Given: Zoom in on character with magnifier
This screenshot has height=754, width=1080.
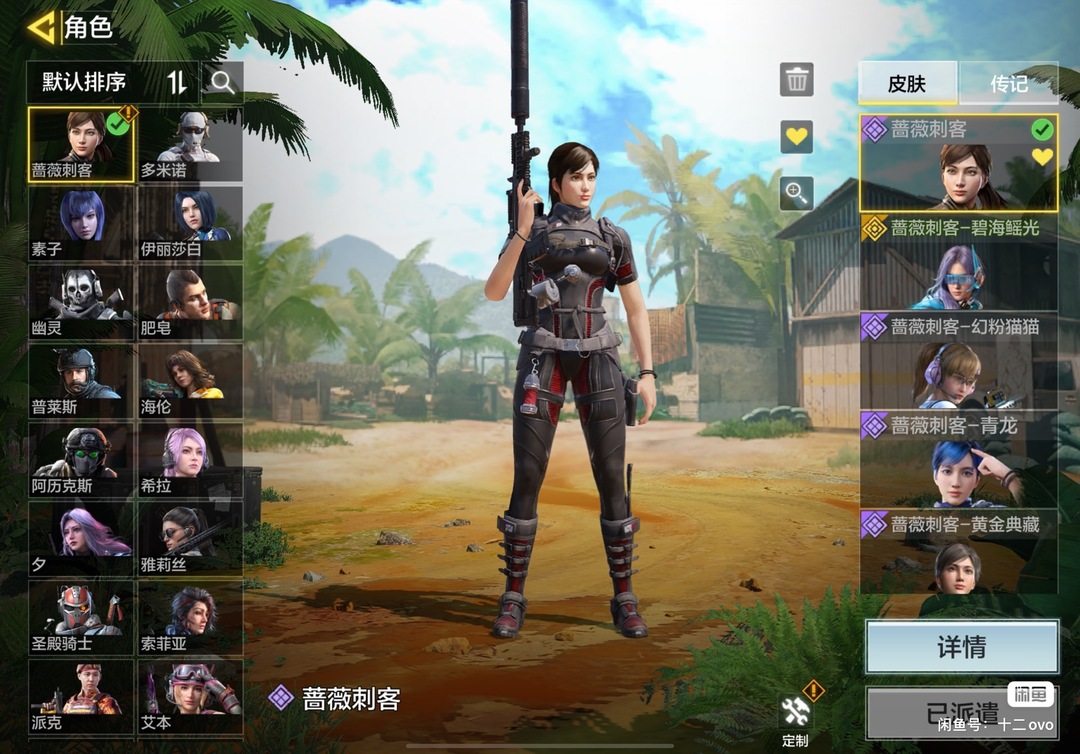Looking at the screenshot, I should click(x=797, y=193).
